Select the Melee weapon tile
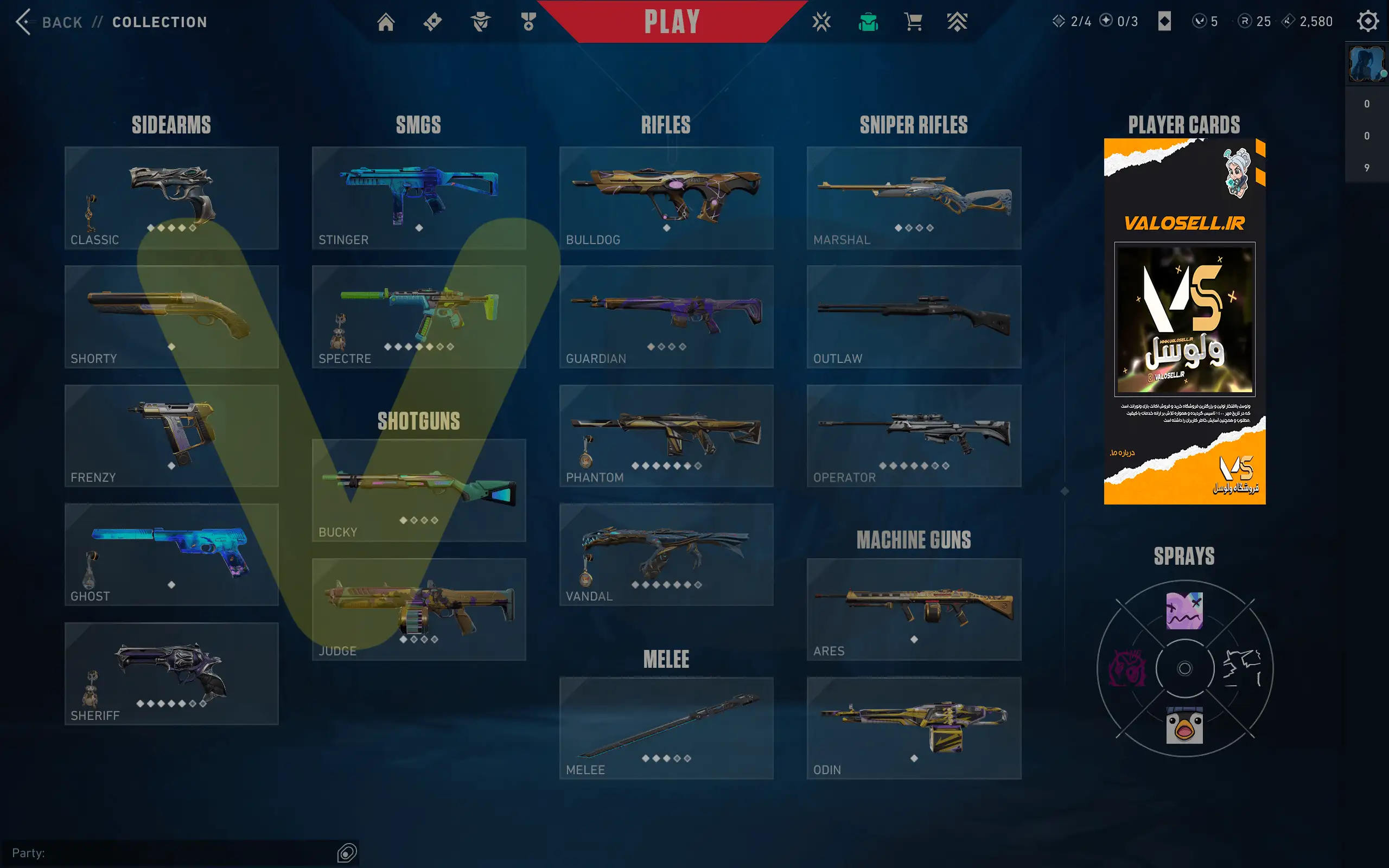This screenshot has height=868, width=1389. pyautogui.click(x=666, y=728)
